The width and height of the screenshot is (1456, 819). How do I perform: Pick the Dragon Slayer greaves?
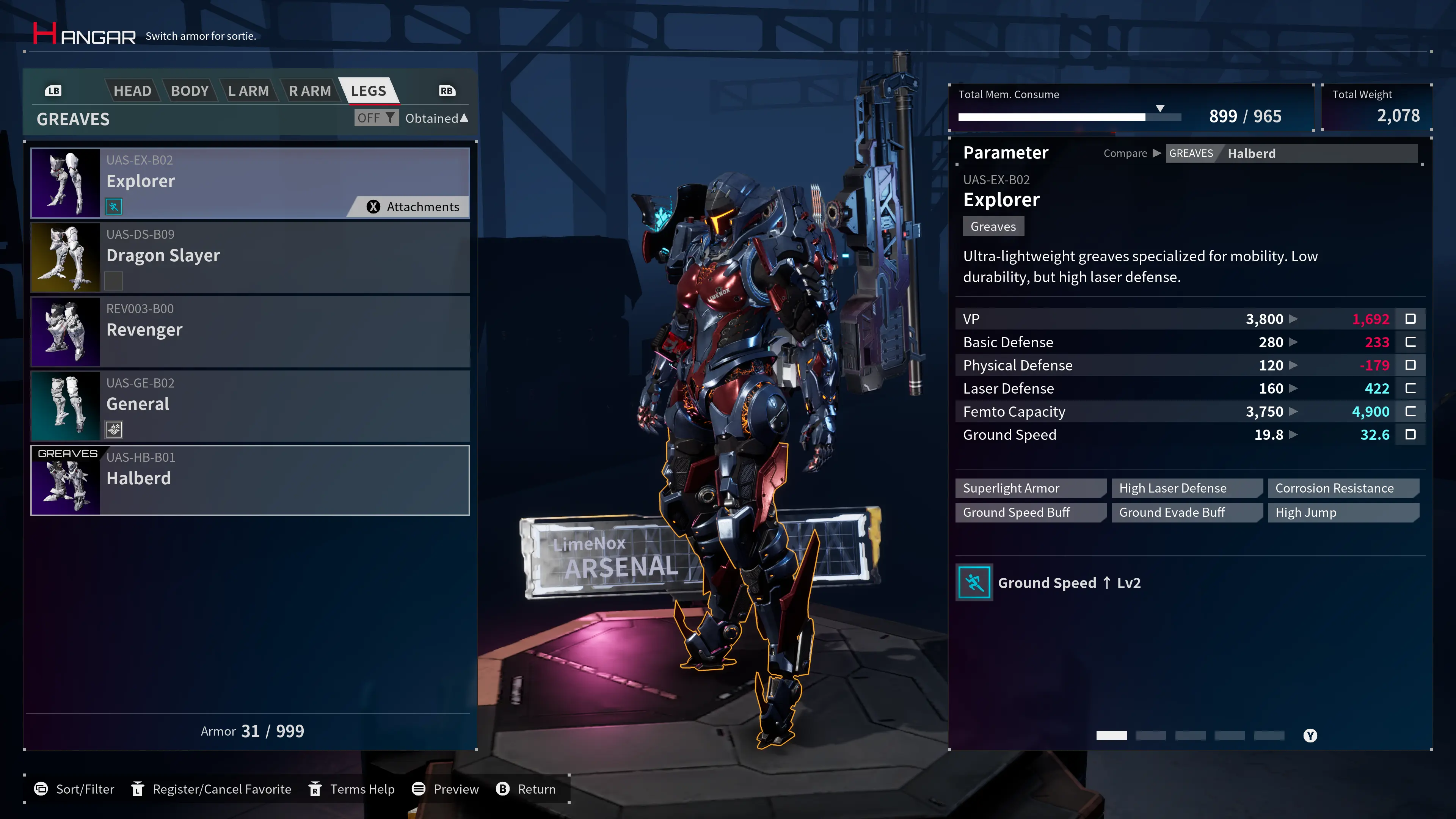point(249,257)
